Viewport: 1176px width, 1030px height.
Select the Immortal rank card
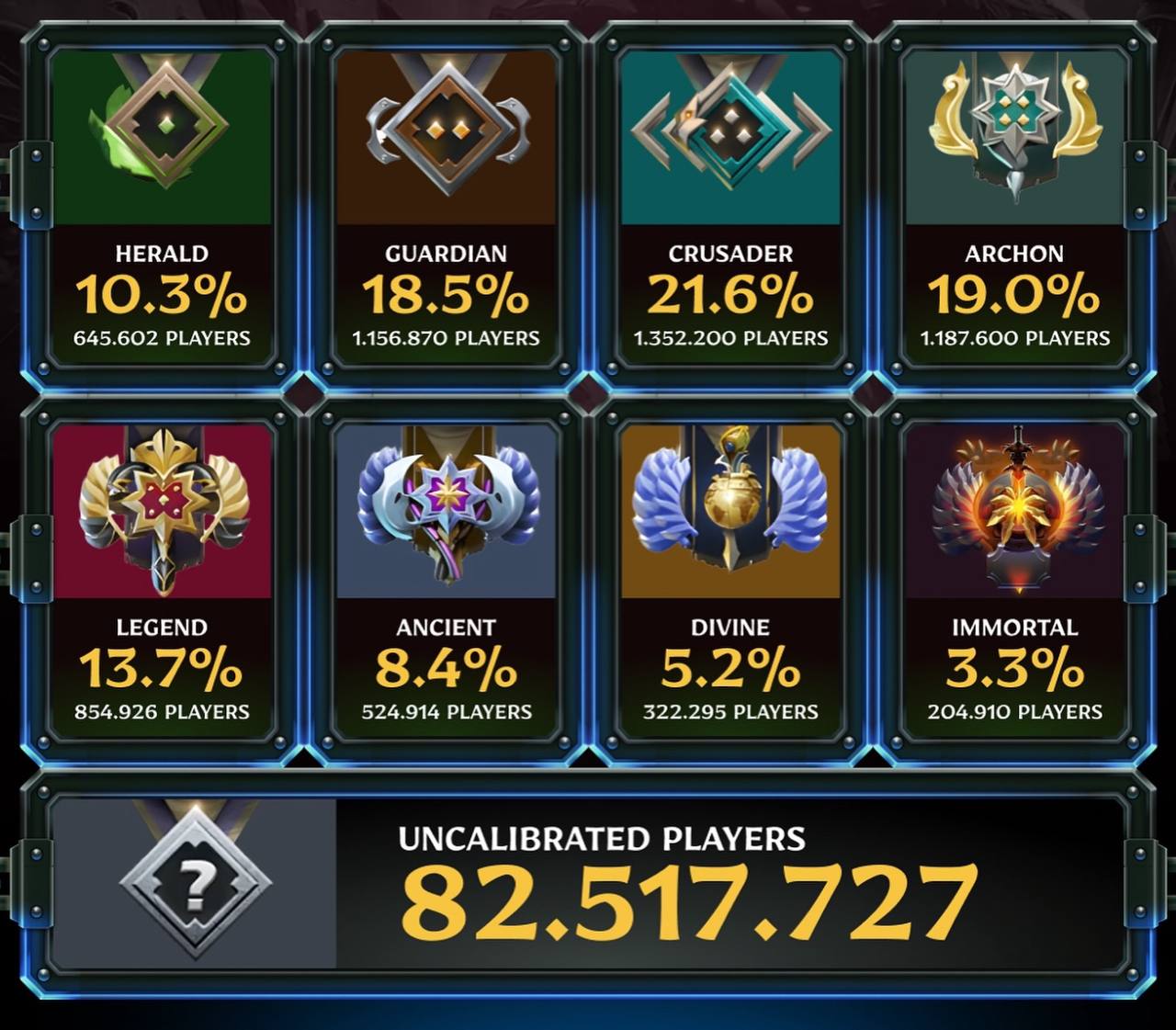tap(1014, 581)
